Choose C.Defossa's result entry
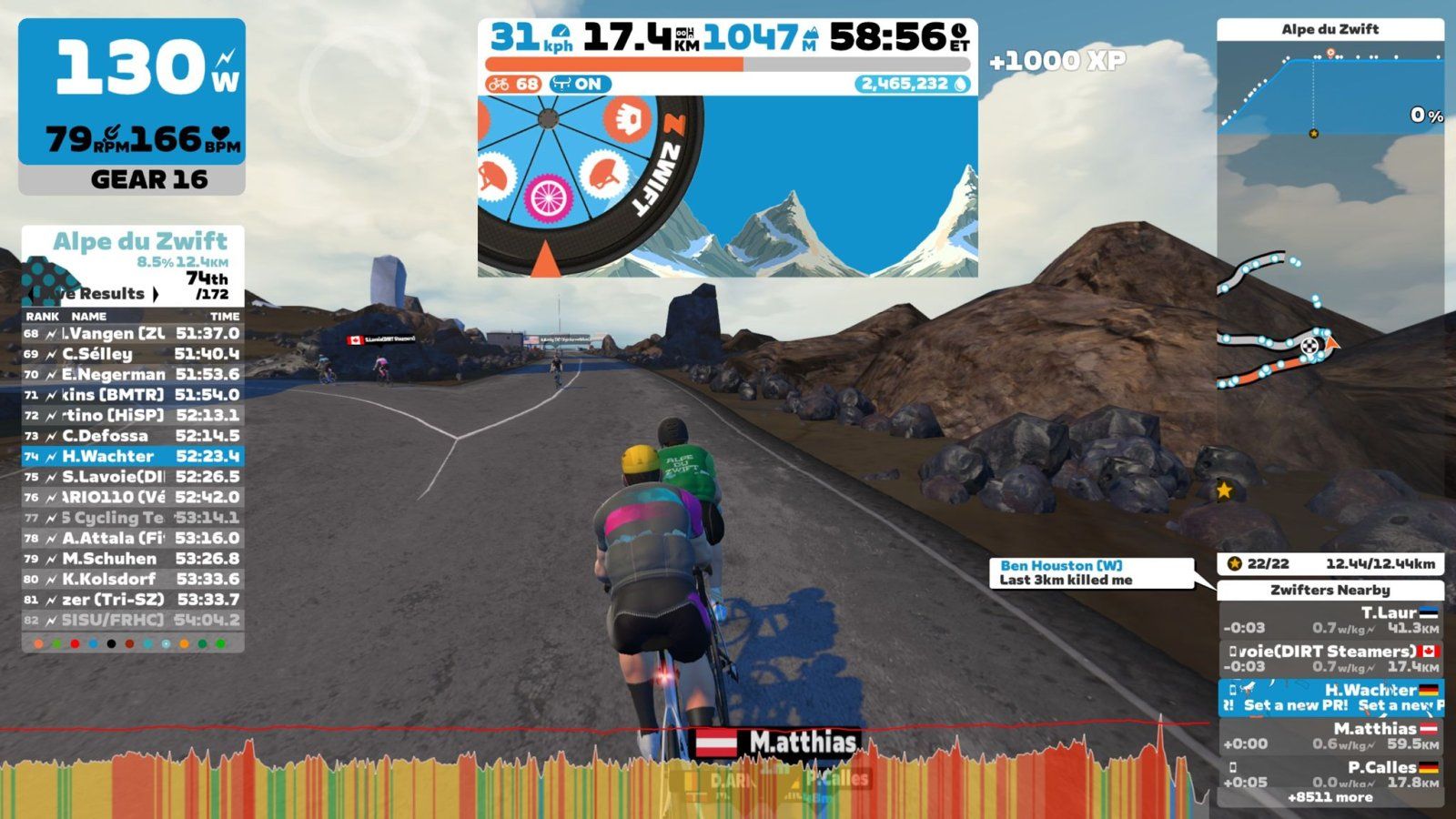 pos(133,436)
